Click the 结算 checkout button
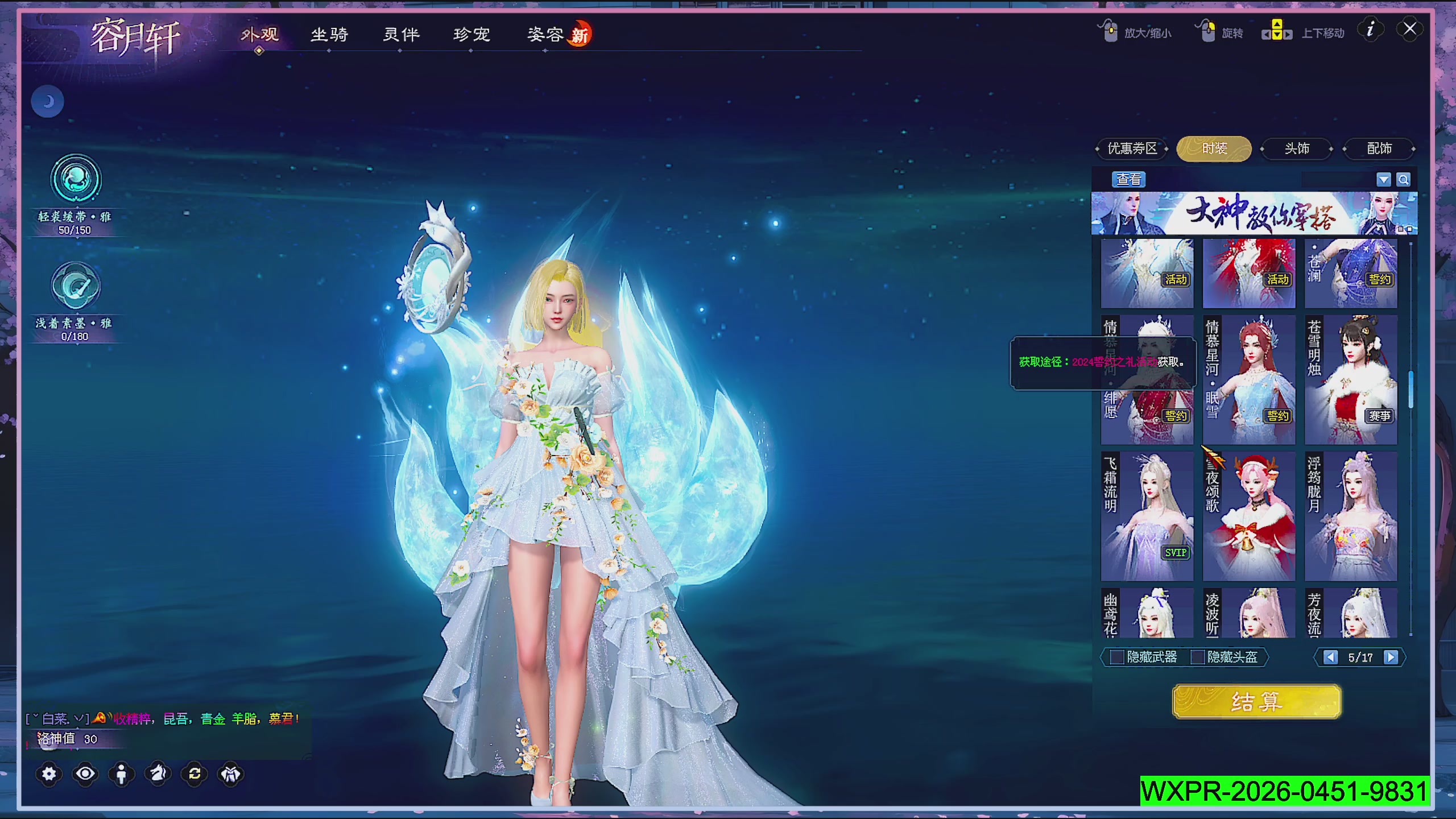Image resolution: width=1456 pixels, height=819 pixels. pyautogui.click(x=1256, y=702)
